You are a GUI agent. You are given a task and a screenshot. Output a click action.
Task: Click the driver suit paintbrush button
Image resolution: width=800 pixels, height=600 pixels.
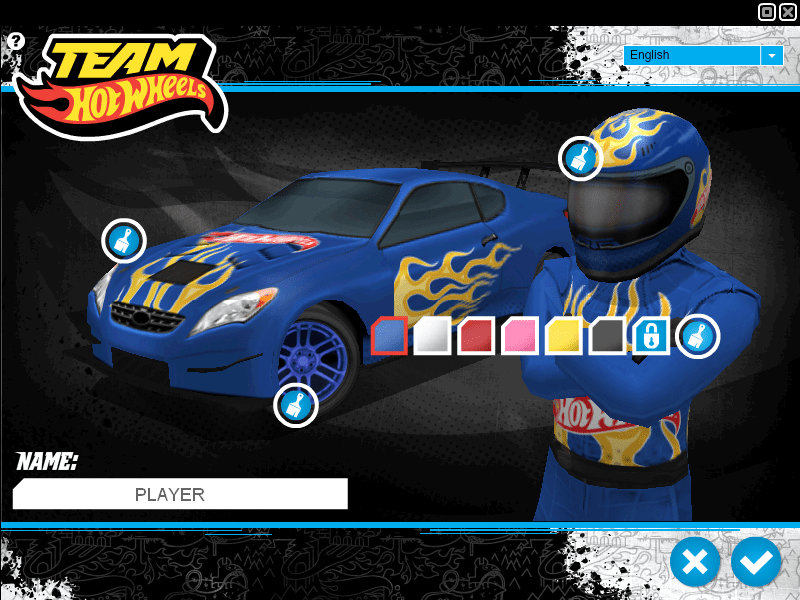point(697,336)
